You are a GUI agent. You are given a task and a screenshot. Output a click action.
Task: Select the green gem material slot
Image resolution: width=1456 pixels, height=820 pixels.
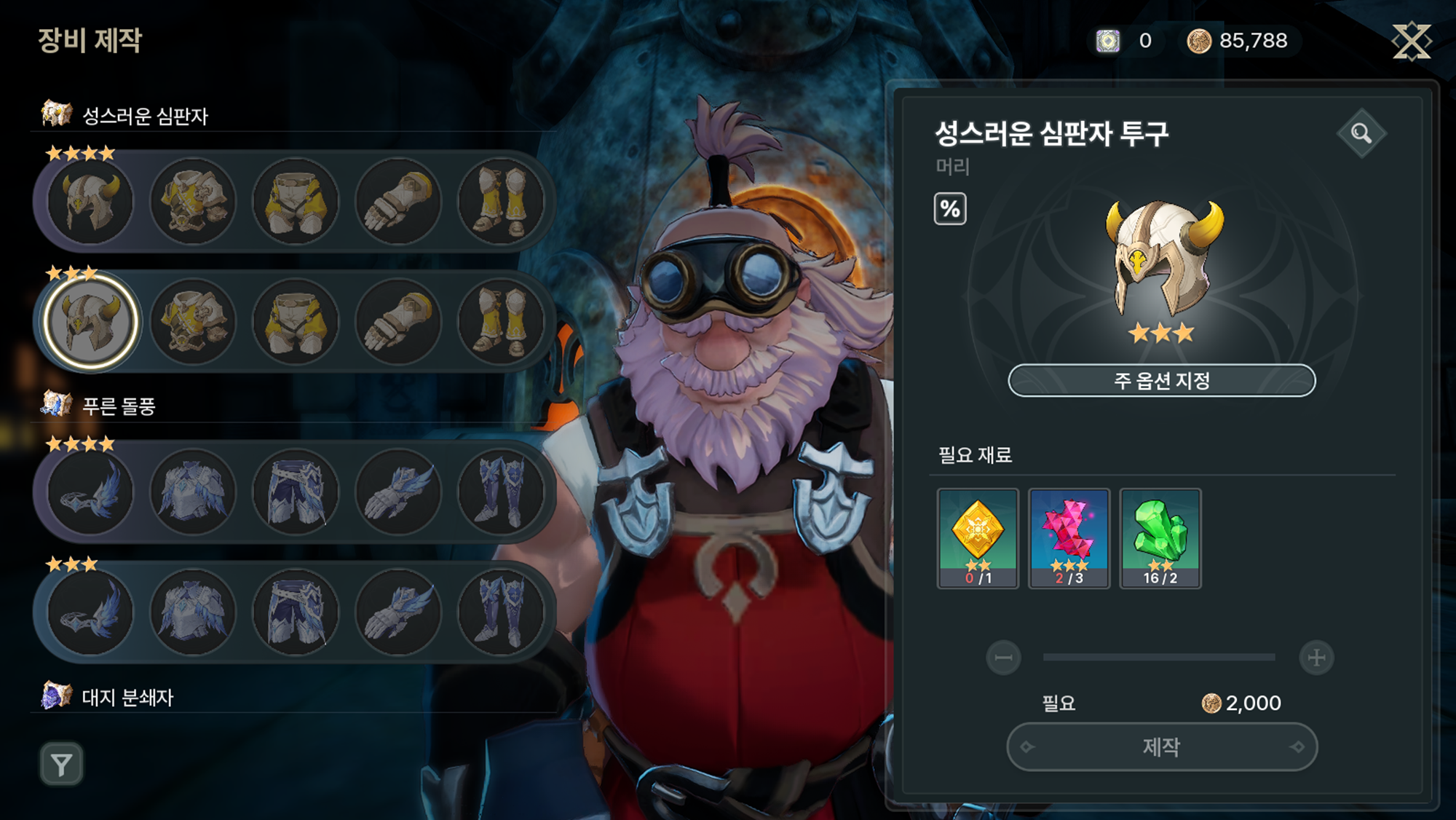point(1160,537)
